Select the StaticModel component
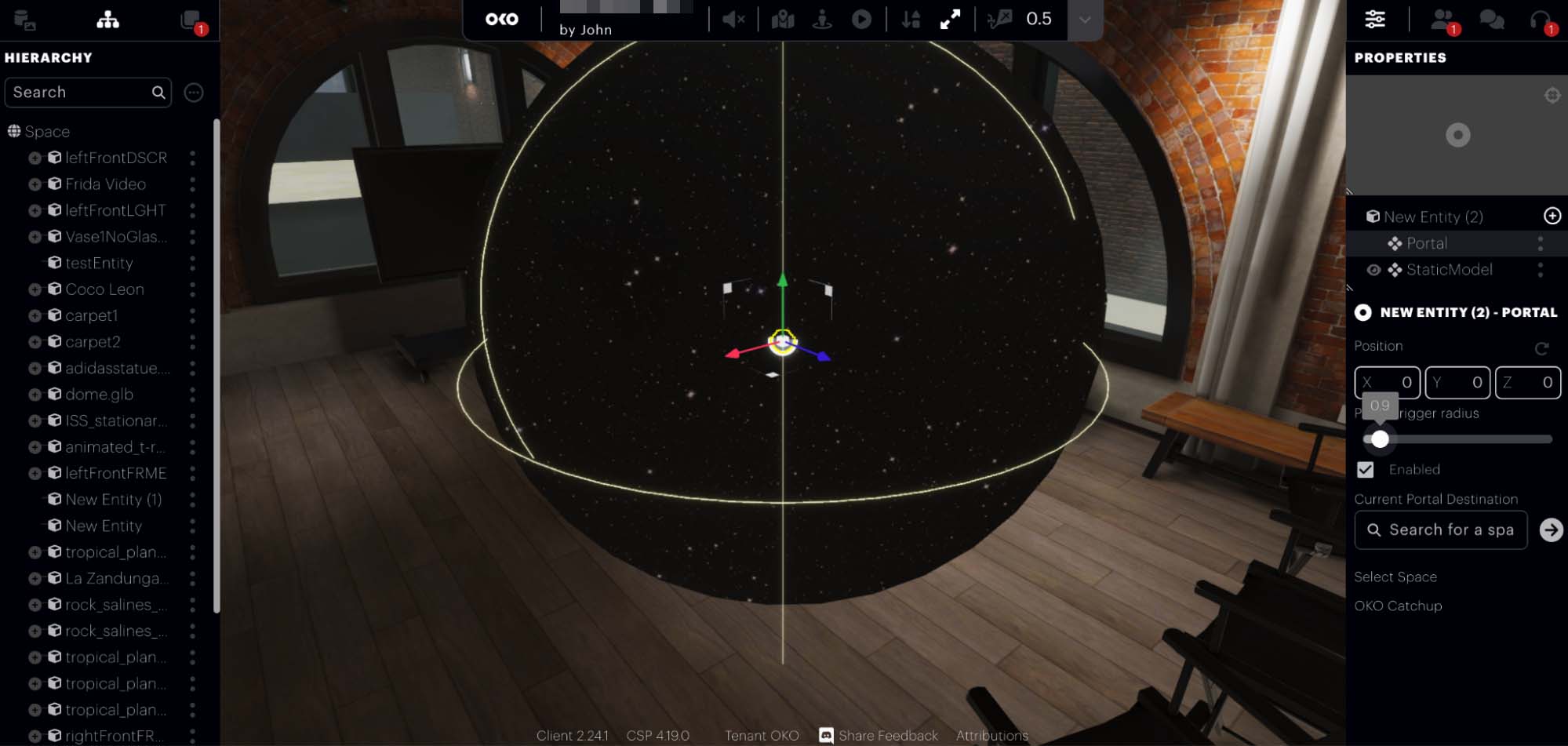 click(1449, 270)
